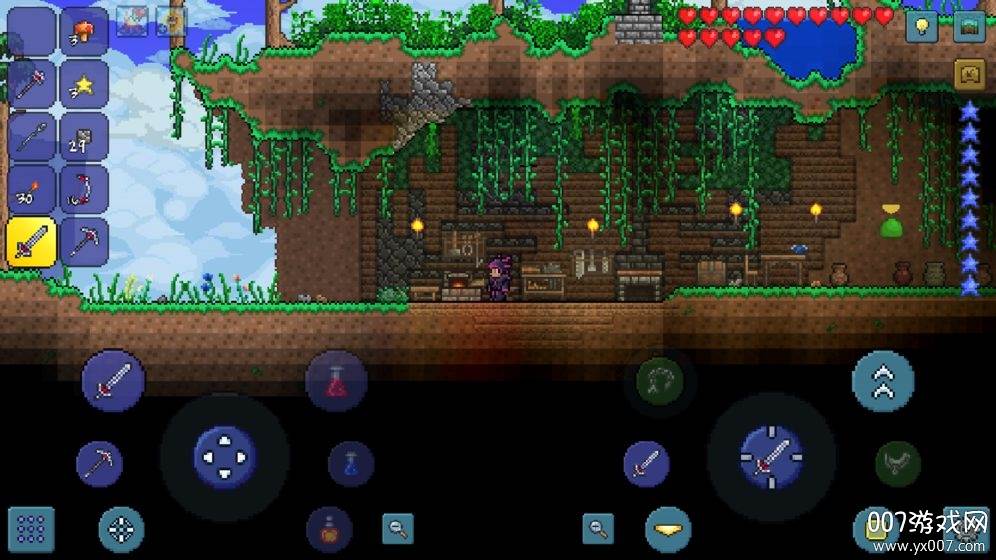Screen dimensions: 996x560
Task: Open the inventory grid button
Action: coord(31,529)
